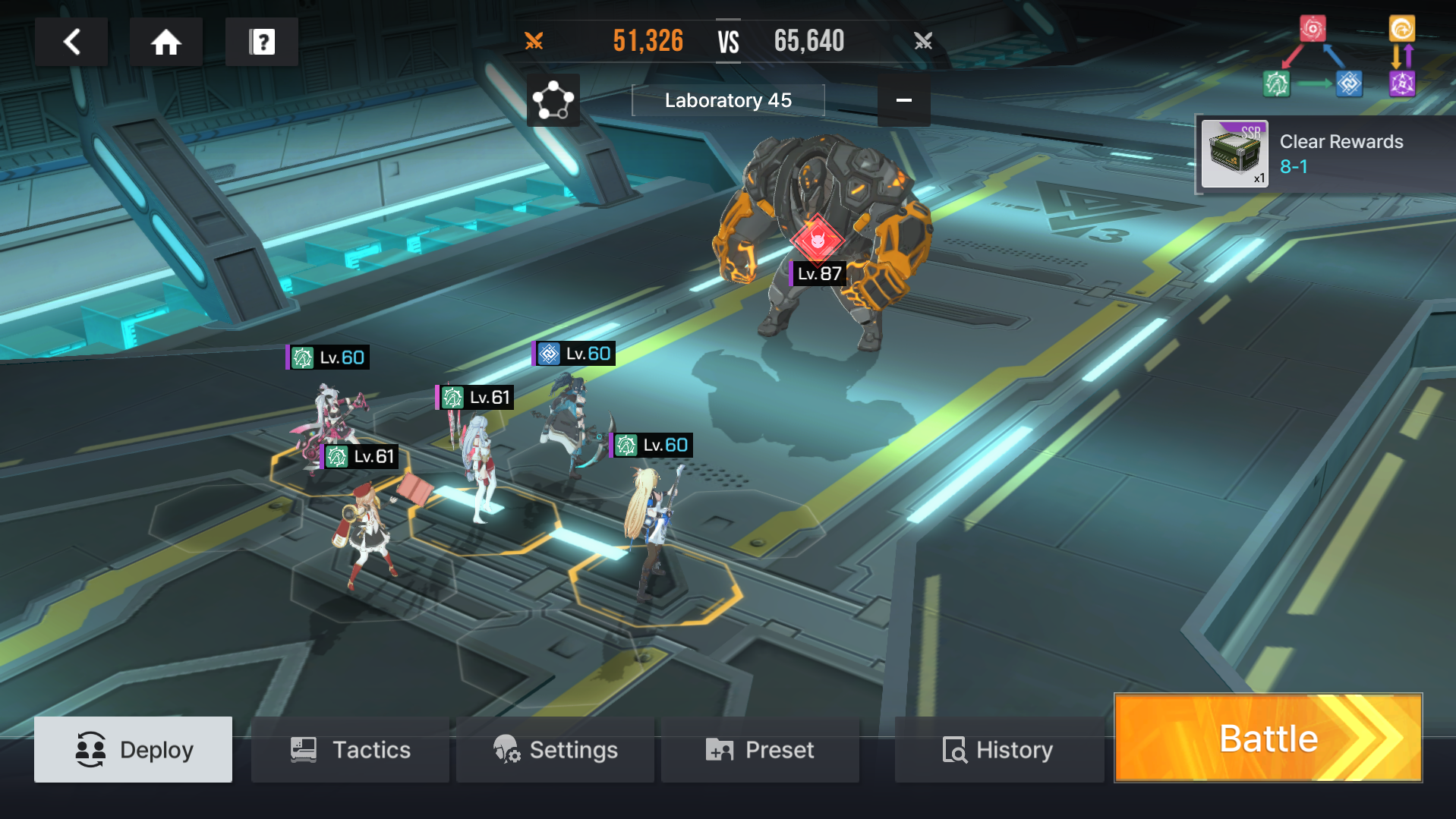Open the Preset team menu
This screenshot has width=1456, height=819.
click(760, 749)
